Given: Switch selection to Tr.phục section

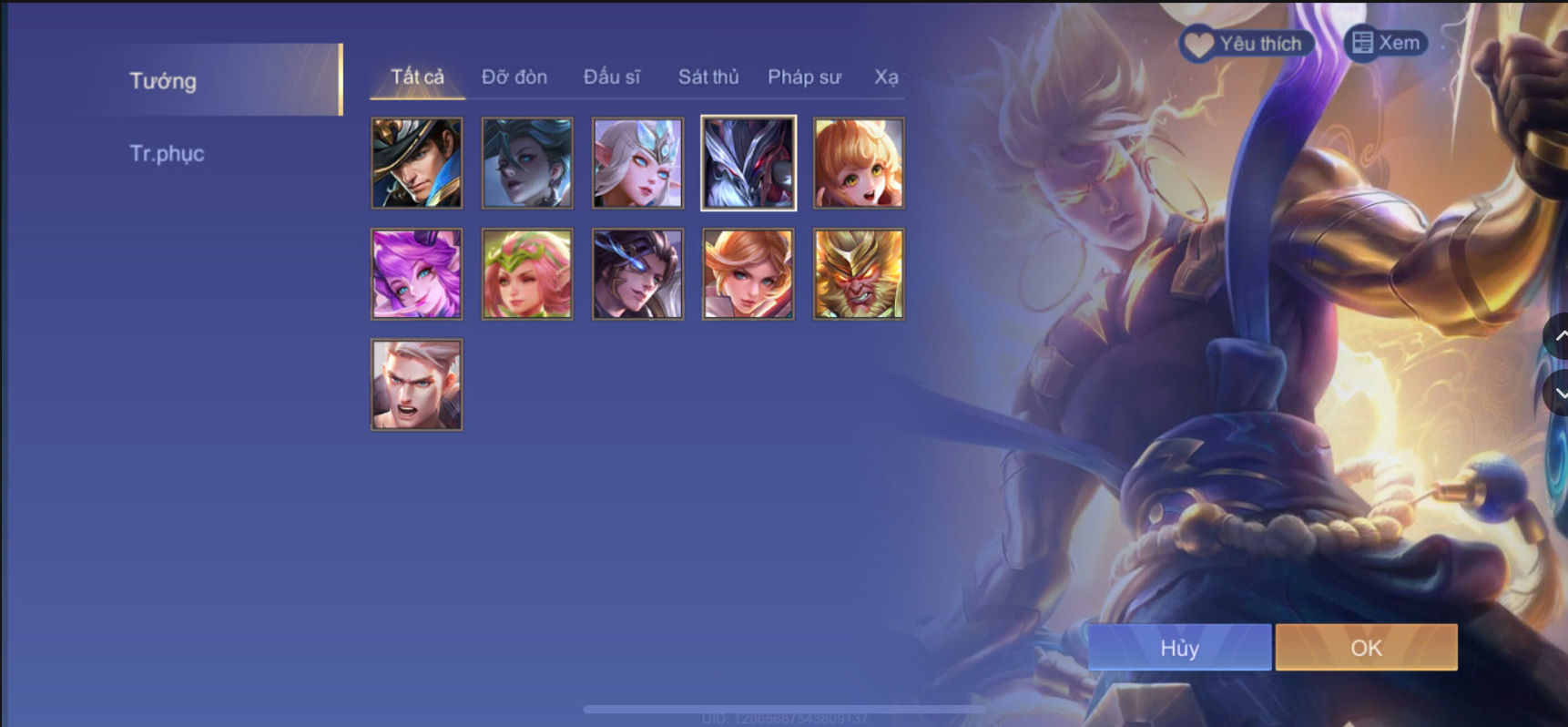Looking at the screenshot, I should point(167,153).
